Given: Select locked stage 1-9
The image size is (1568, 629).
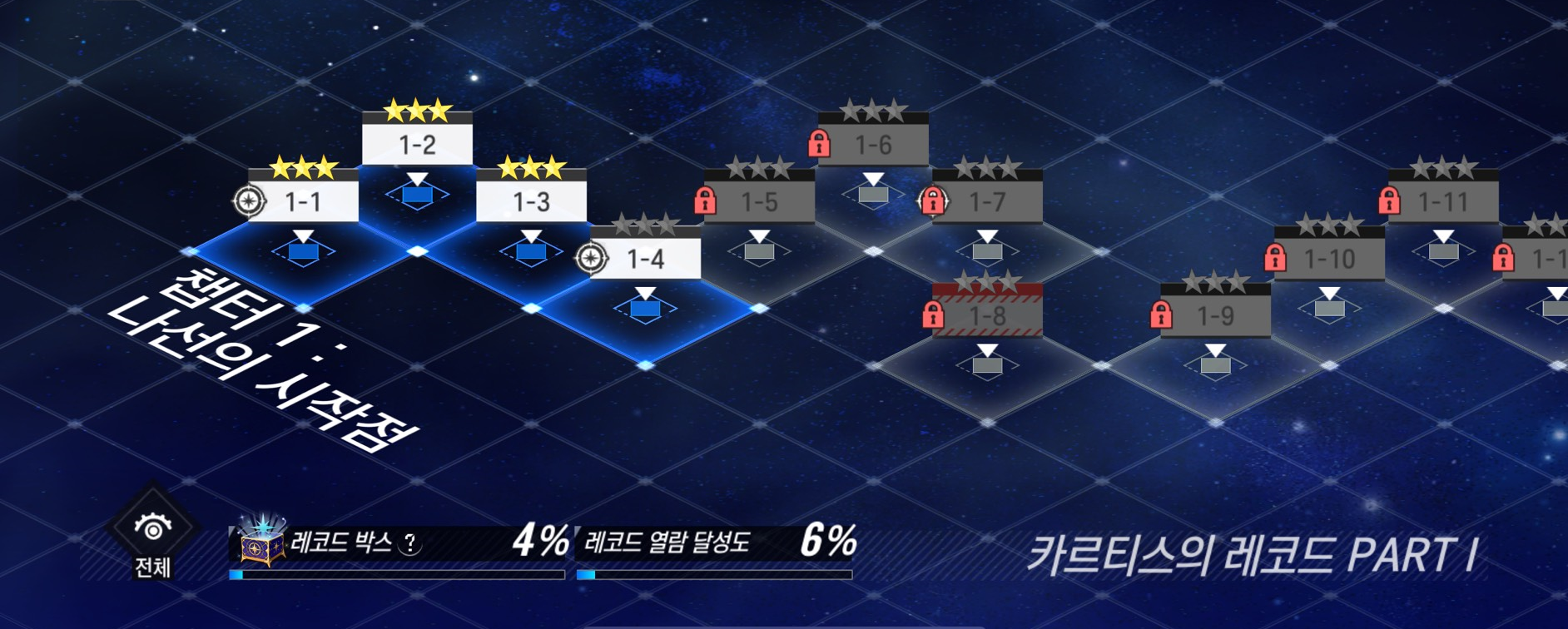Looking at the screenshot, I should pos(1215,316).
